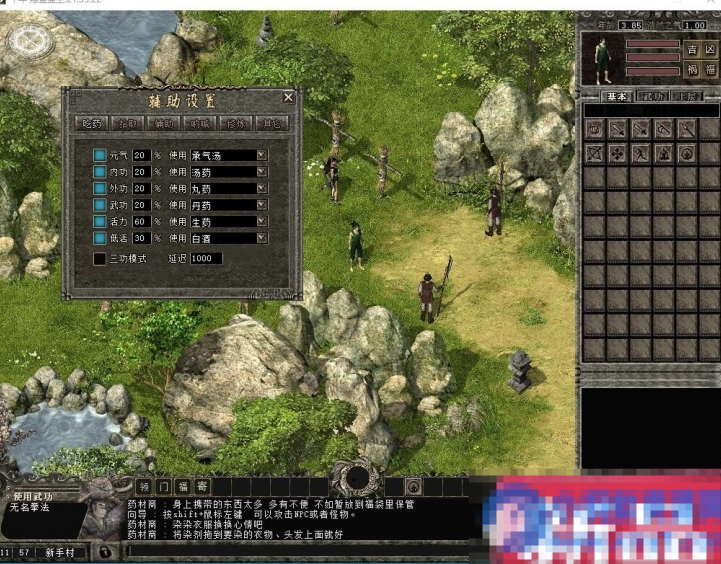Close the 辅助设置 window
Viewport: 721px width, 564px height.
288,98
